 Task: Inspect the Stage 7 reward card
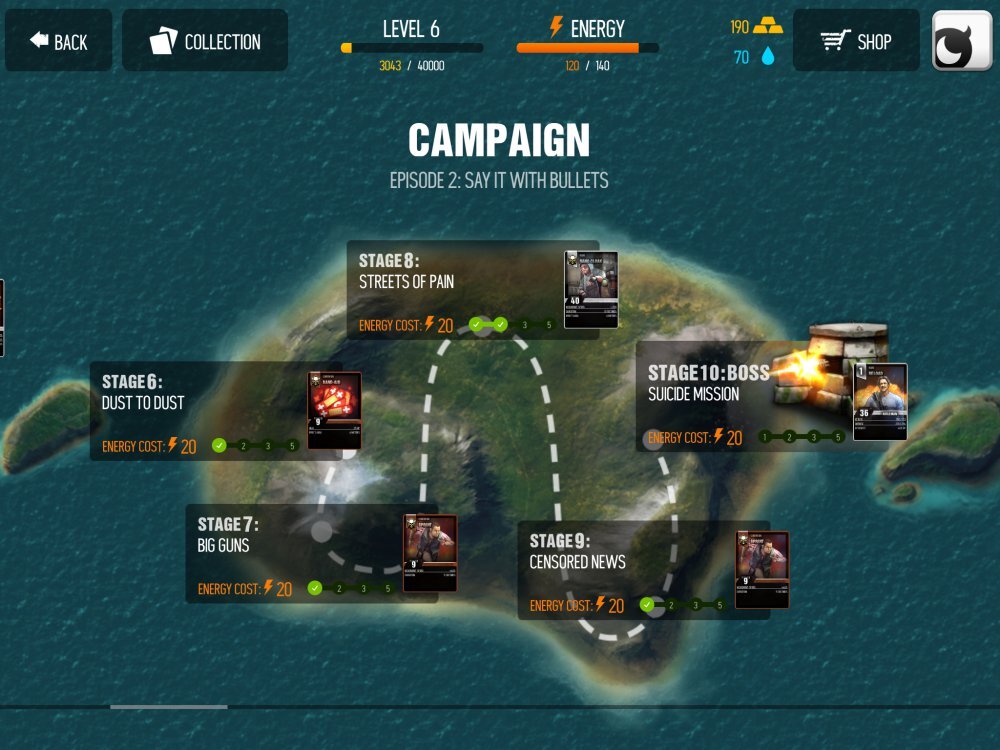pyautogui.click(x=430, y=553)
